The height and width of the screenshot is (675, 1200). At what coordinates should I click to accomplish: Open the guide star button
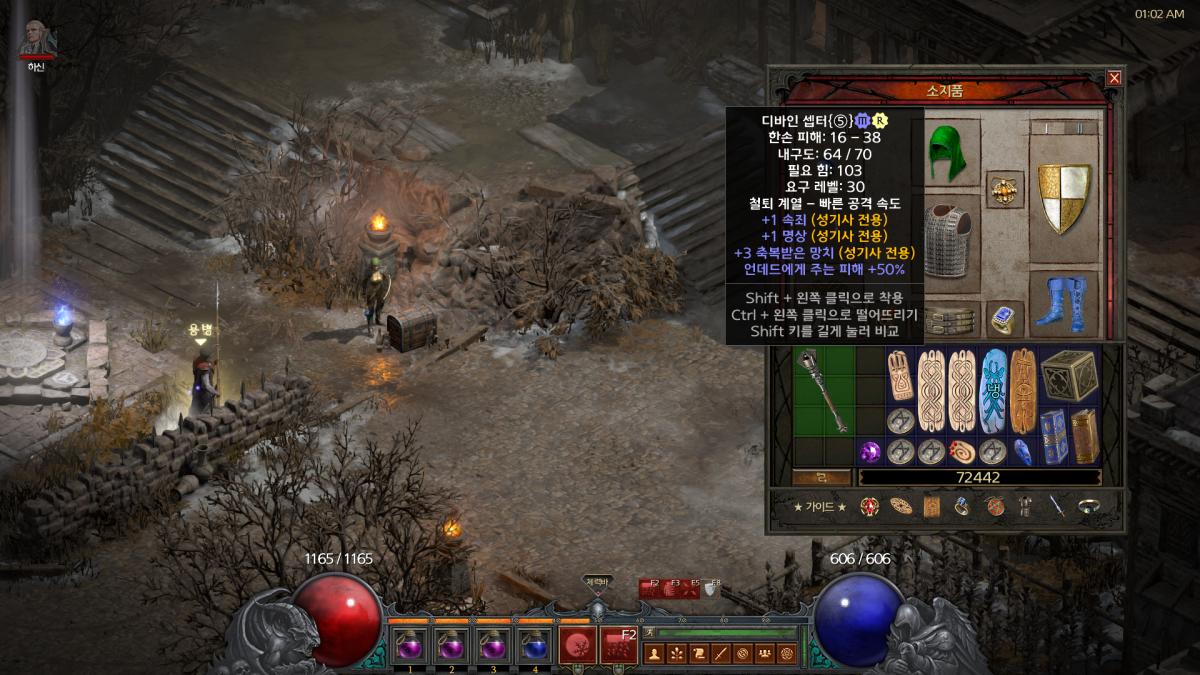pyautogui.click(x=820, y=507)
